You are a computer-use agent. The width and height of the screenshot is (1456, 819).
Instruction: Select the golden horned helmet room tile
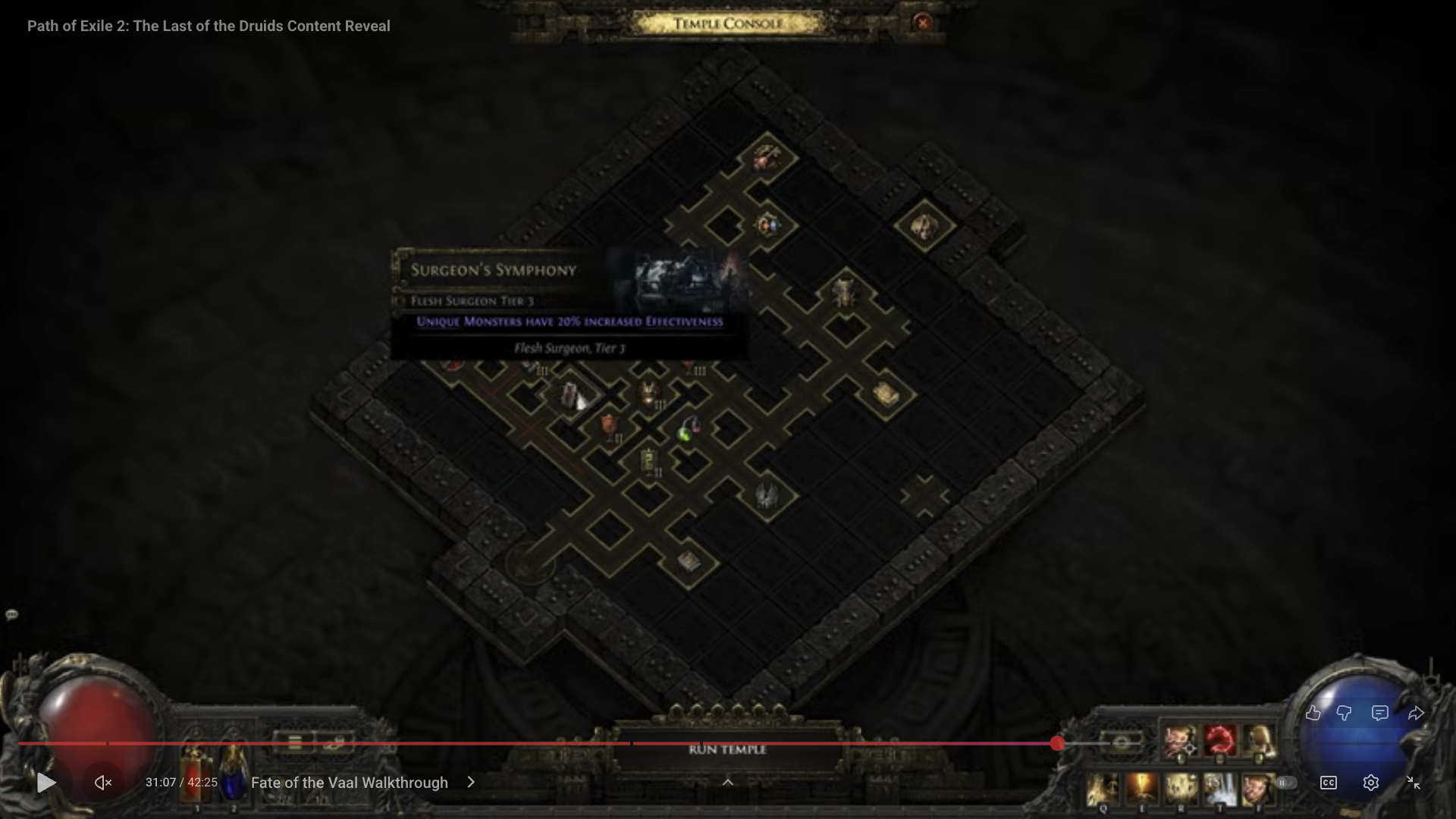(x=648, y=393)
